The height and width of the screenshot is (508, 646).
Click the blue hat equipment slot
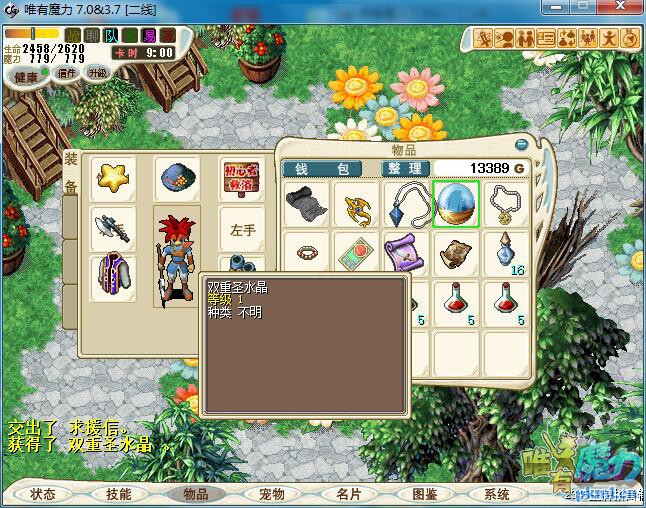(x=175, y=178)
